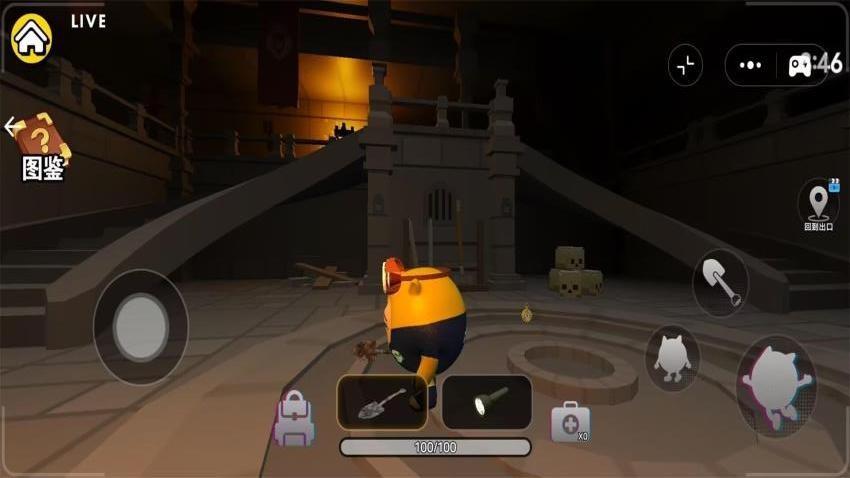Dig with the shovel action button
This screenshot has width=850, height=478.
coord(720,283)
